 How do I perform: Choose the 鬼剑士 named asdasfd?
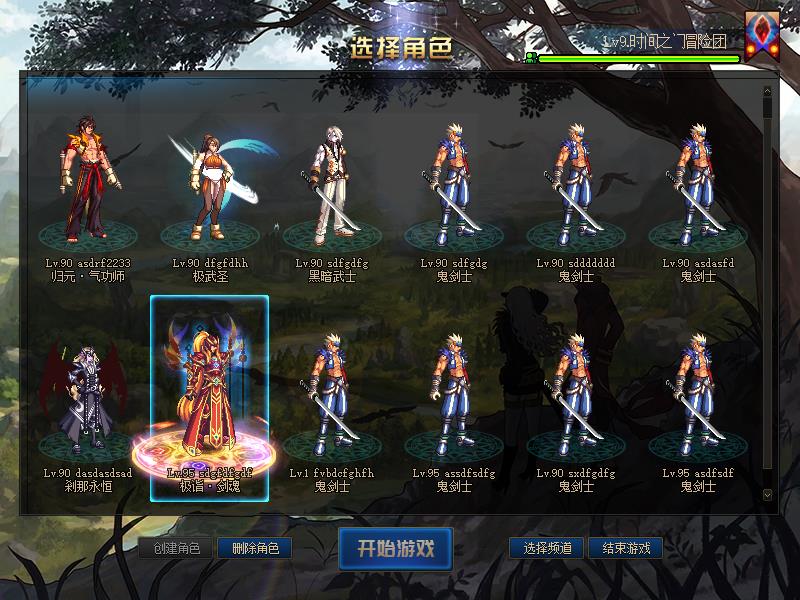[x=698, y=185]
